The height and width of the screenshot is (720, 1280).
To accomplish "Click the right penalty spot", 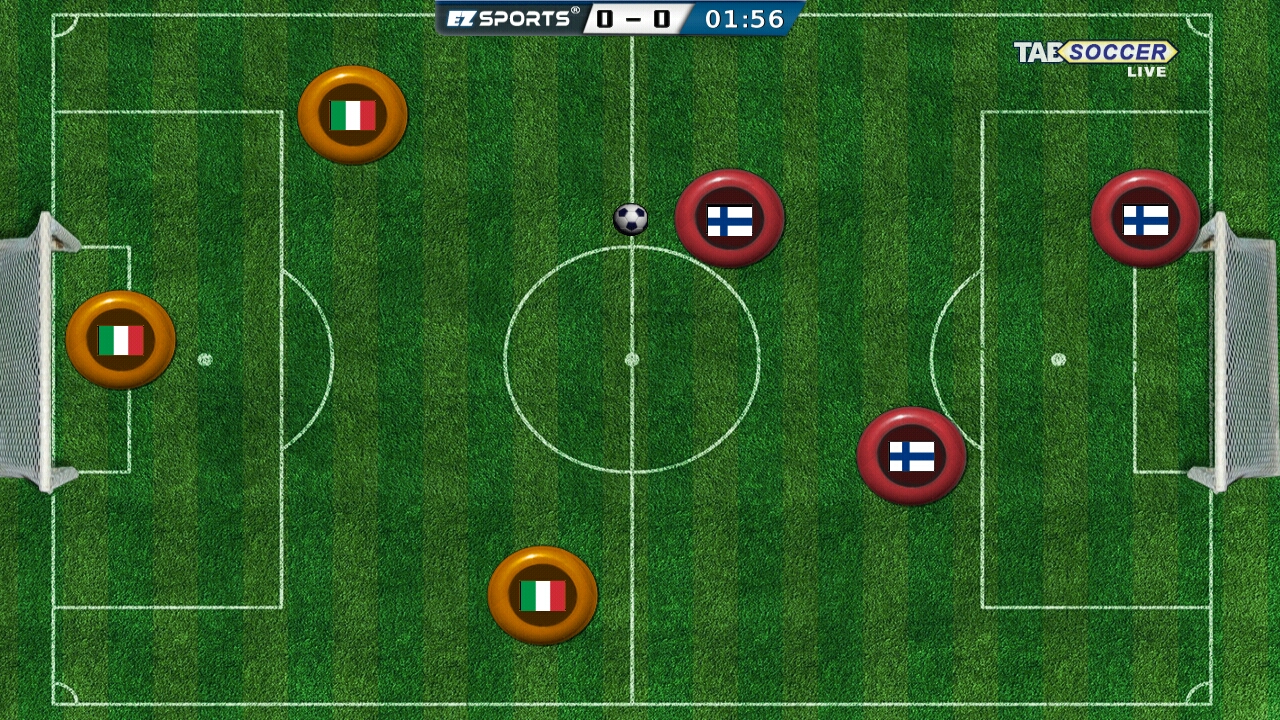I will click(x=1057, y=357).
